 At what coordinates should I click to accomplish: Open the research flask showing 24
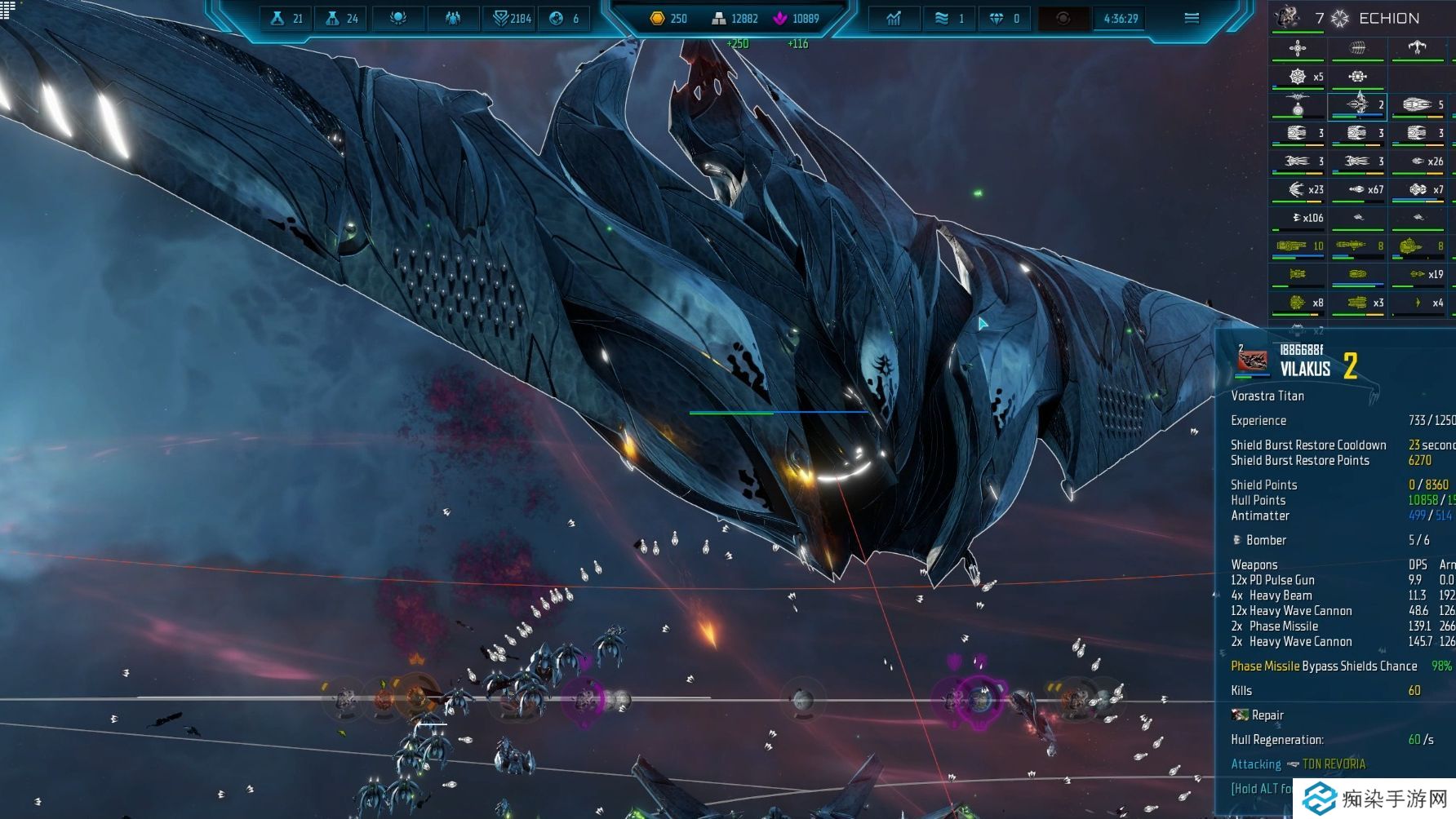[341, 18]
